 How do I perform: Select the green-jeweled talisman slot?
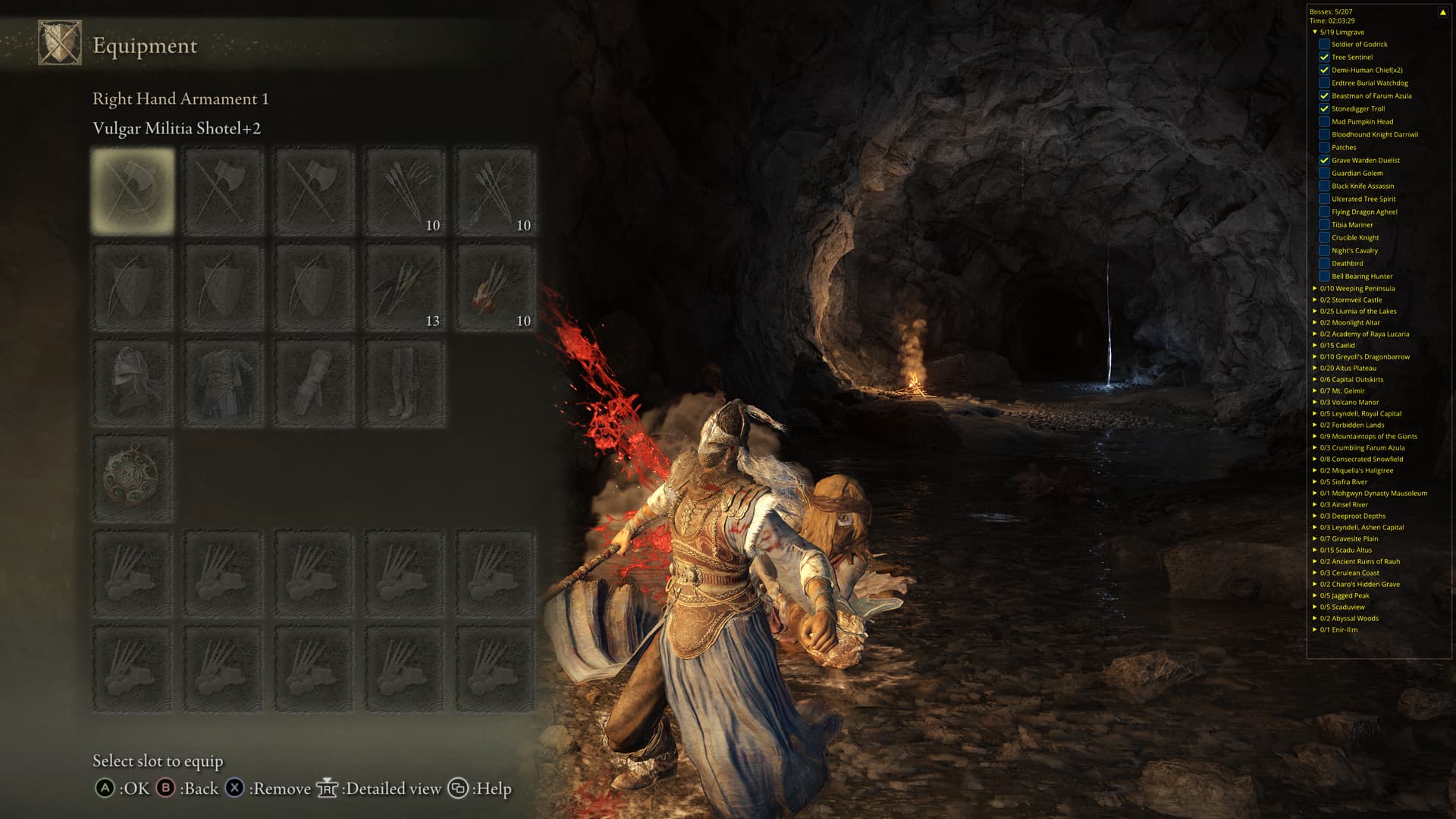(133, 478)
